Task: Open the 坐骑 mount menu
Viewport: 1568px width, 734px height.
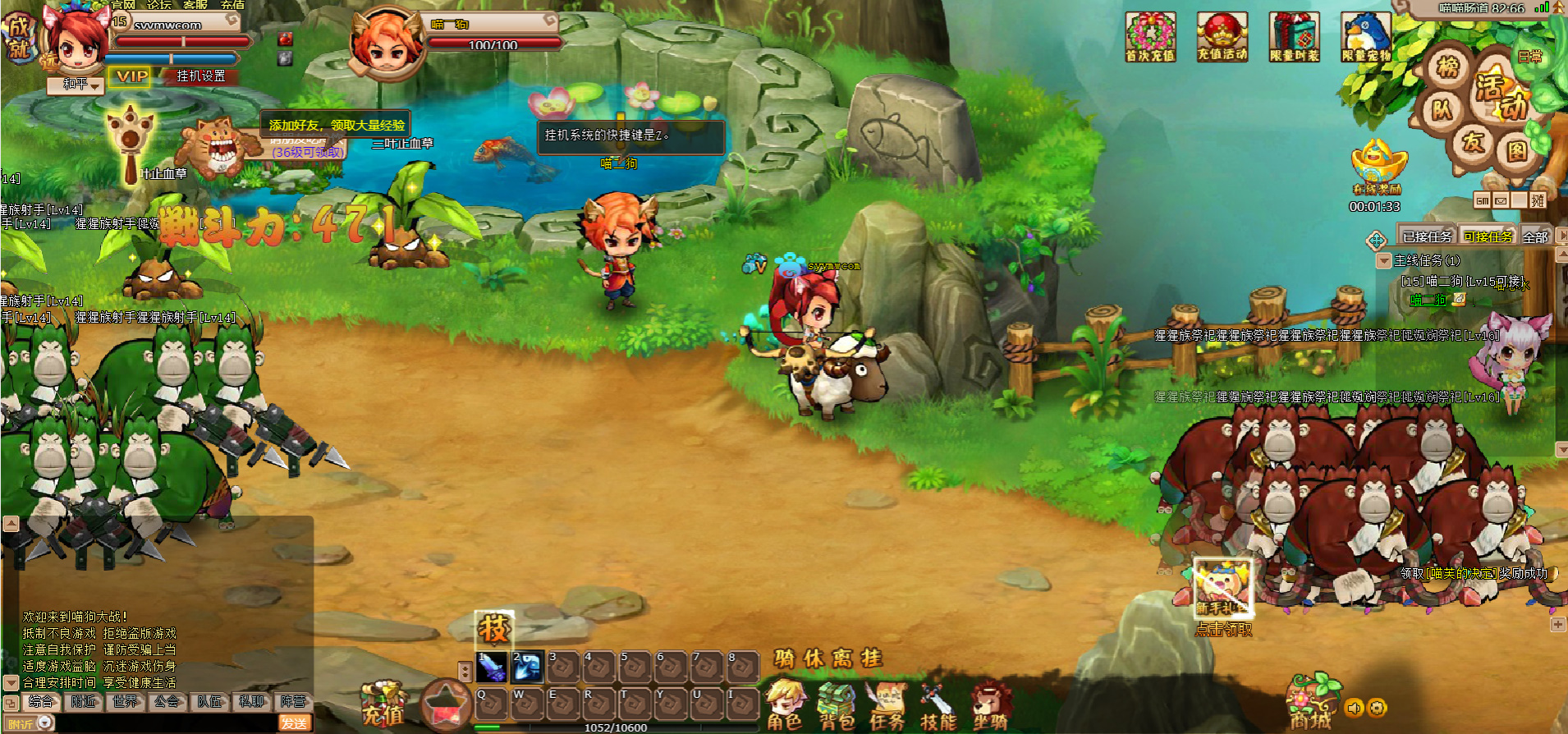Action: pyautogui.click(x=990, y=706)
